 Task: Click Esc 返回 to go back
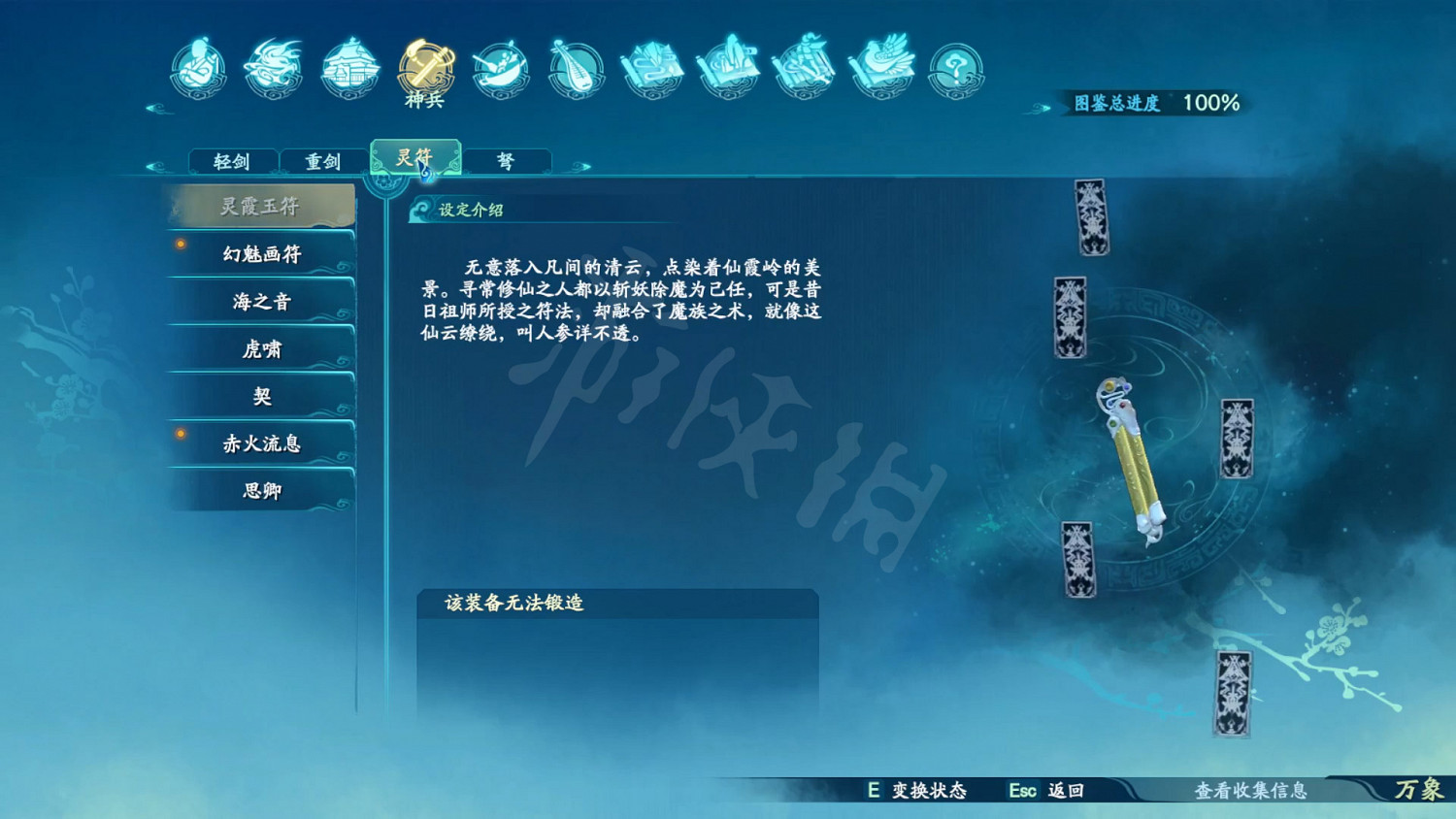coord(1043,791)
